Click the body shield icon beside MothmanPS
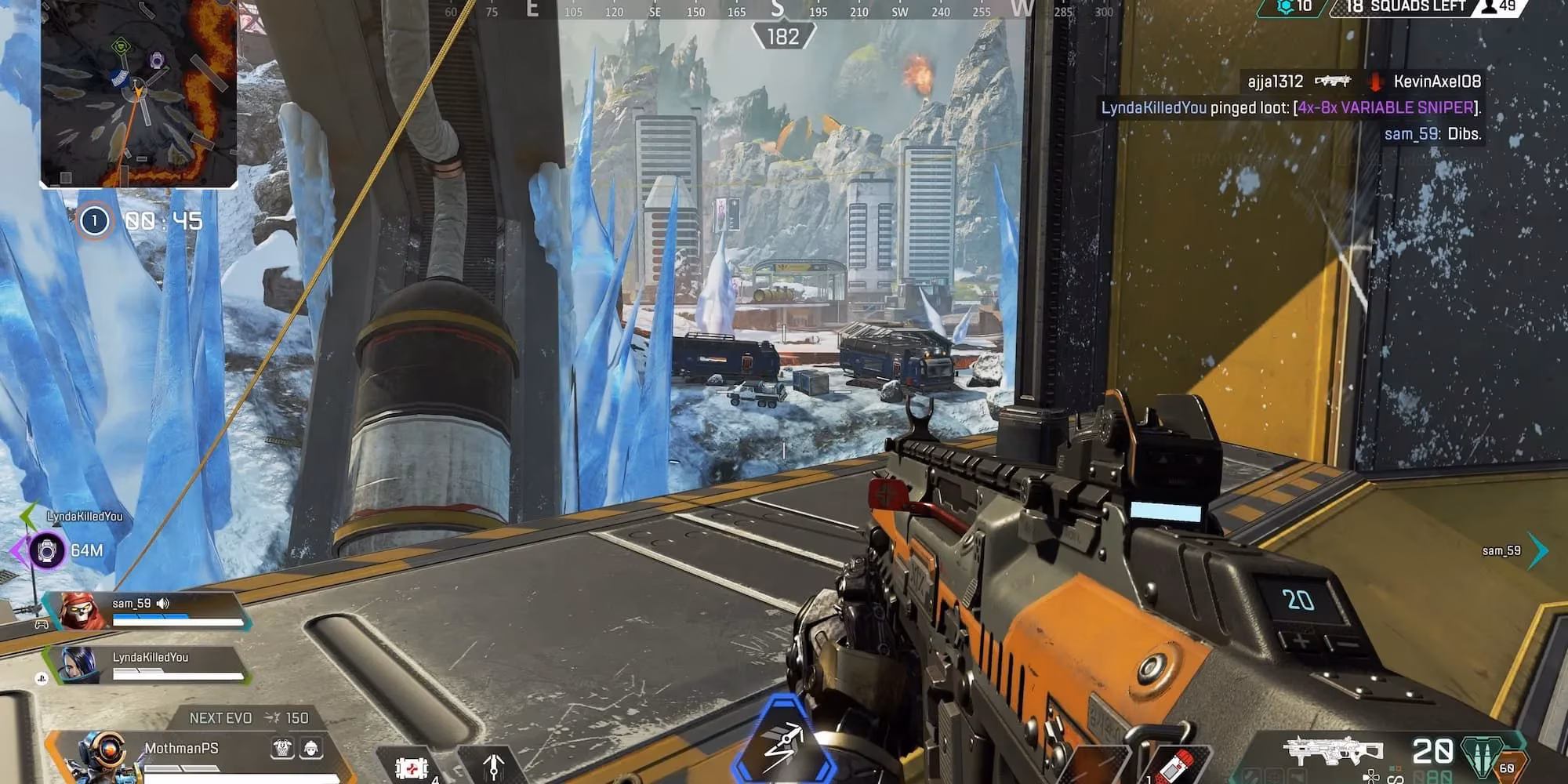The width and height of the screenshot is (1568, 784). pyautogui.click(x=281, y=747)
